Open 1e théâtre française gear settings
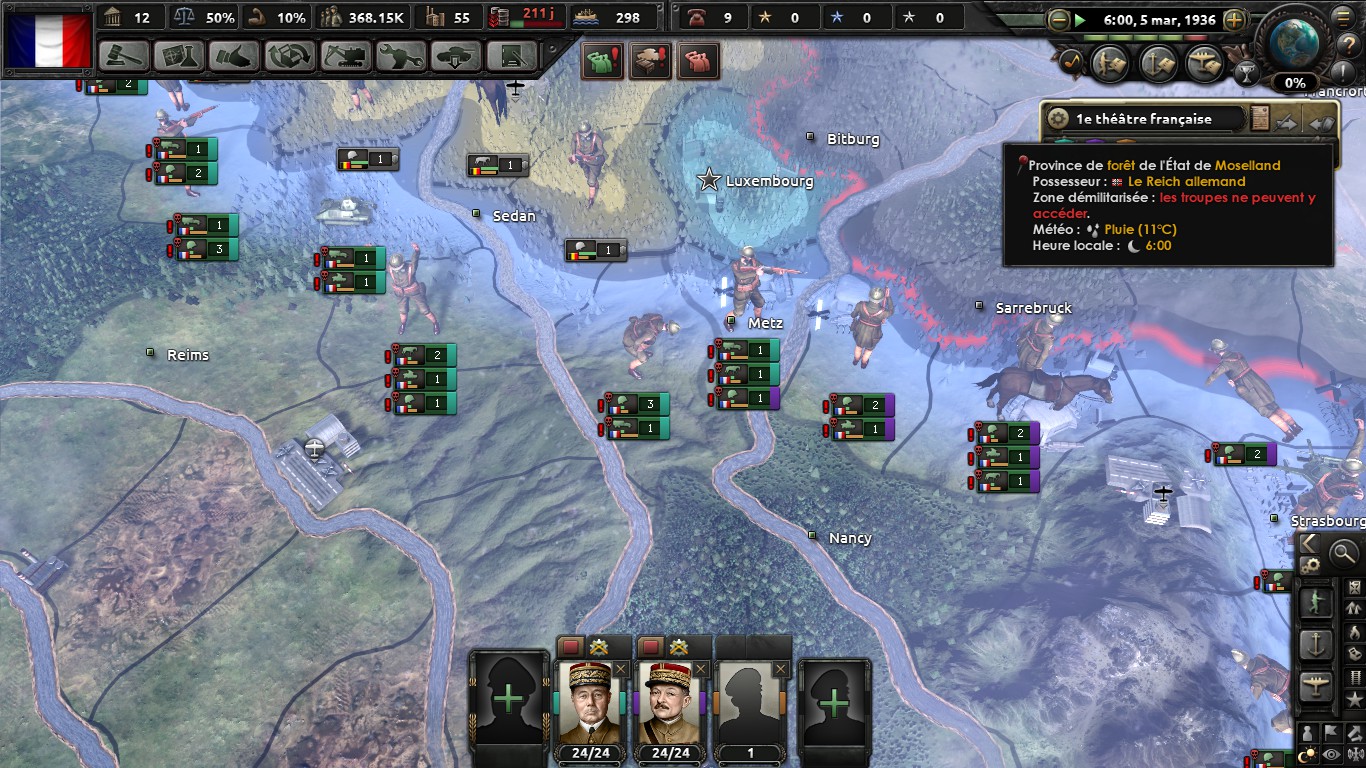 (x=1058, y=119)
